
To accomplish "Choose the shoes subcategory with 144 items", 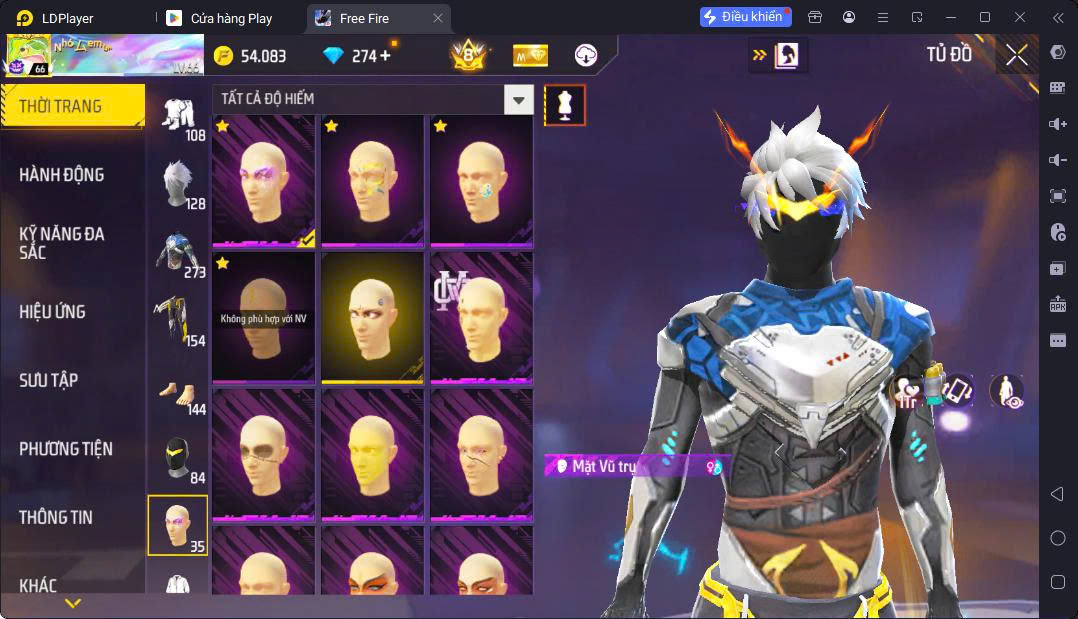I will (x=178, y=390).
